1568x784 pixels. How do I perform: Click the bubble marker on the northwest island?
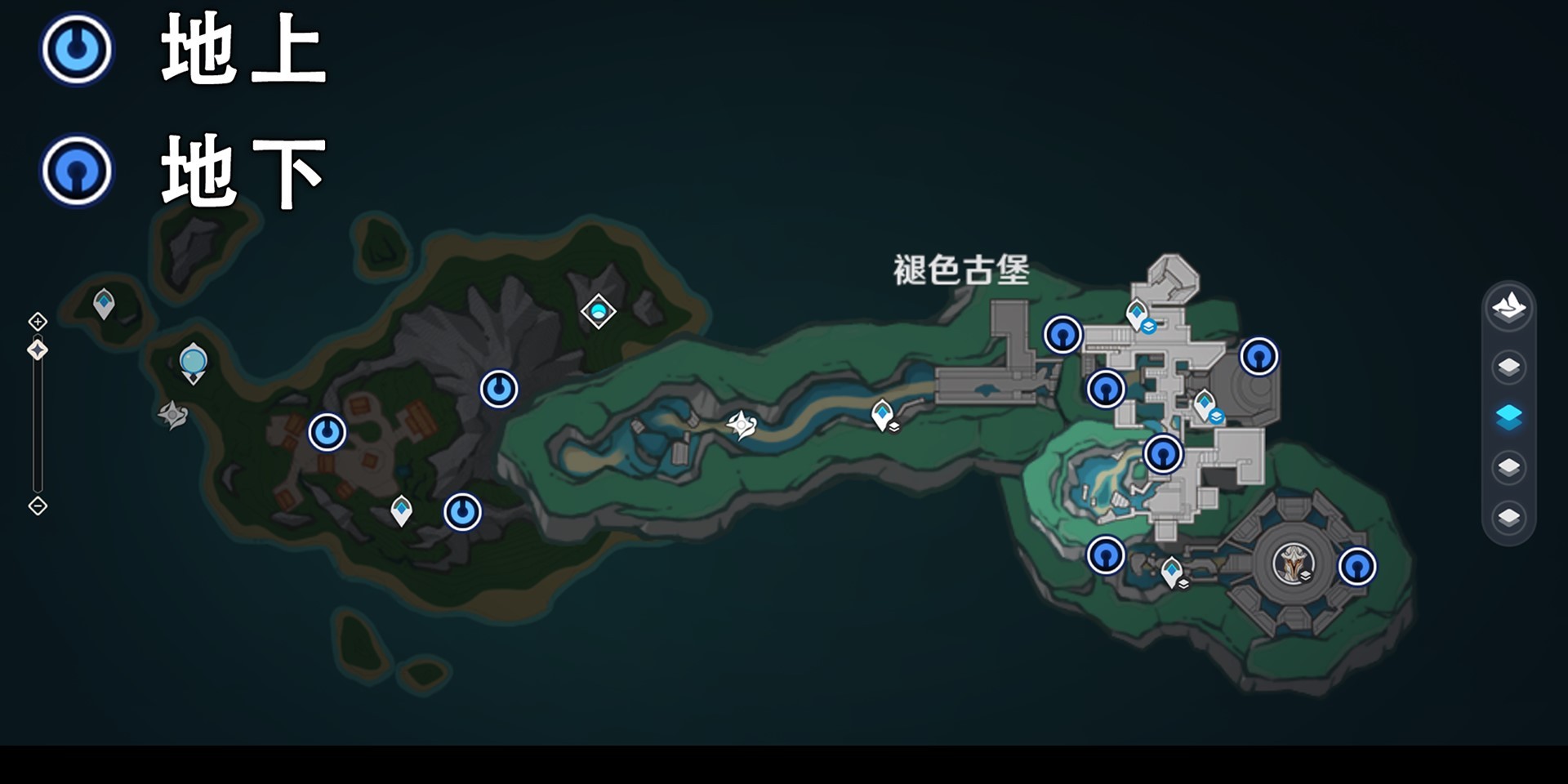193,361
